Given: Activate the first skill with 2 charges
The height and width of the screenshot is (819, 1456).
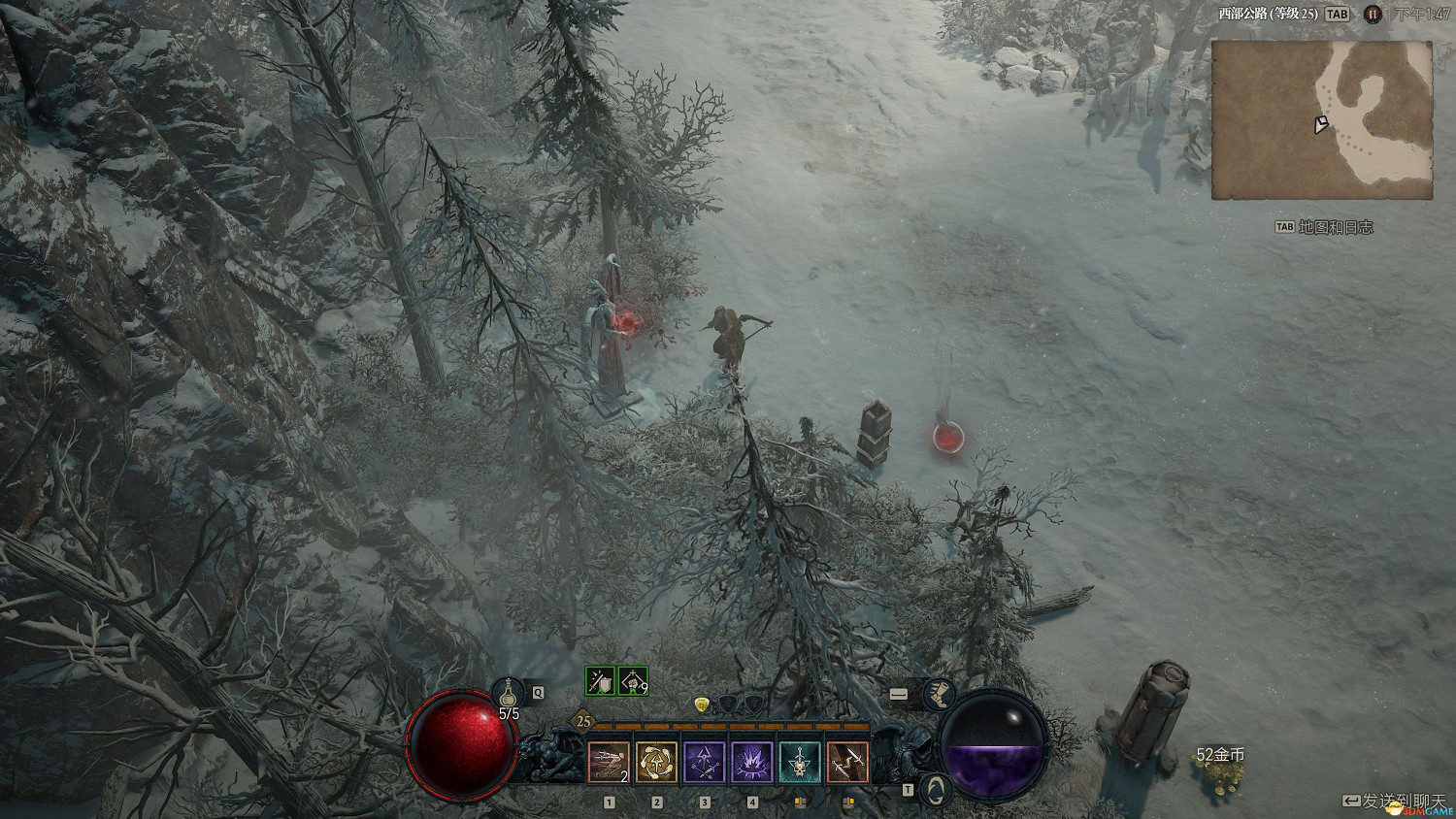Looking at the screenshot, I should coord(609,763).
